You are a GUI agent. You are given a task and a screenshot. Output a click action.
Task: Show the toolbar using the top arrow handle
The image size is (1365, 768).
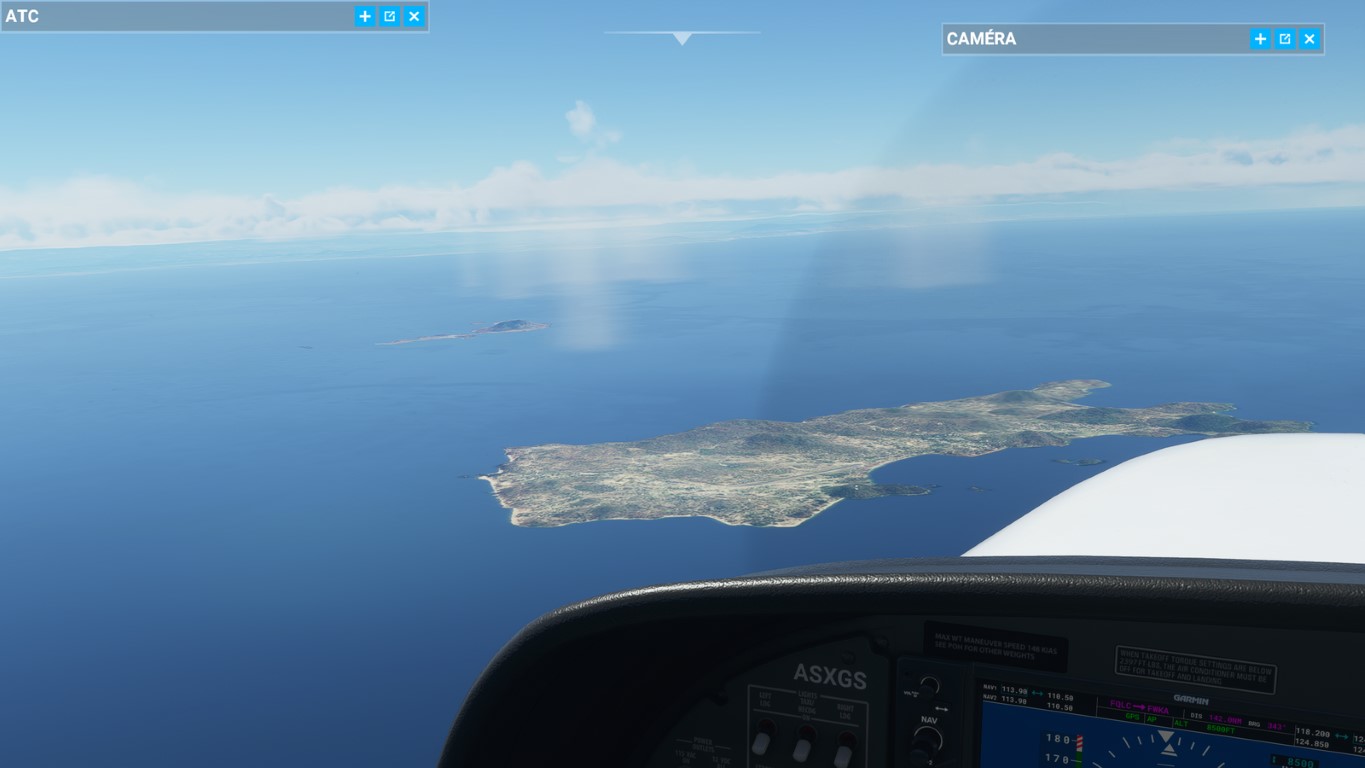(x=682, y=38)
